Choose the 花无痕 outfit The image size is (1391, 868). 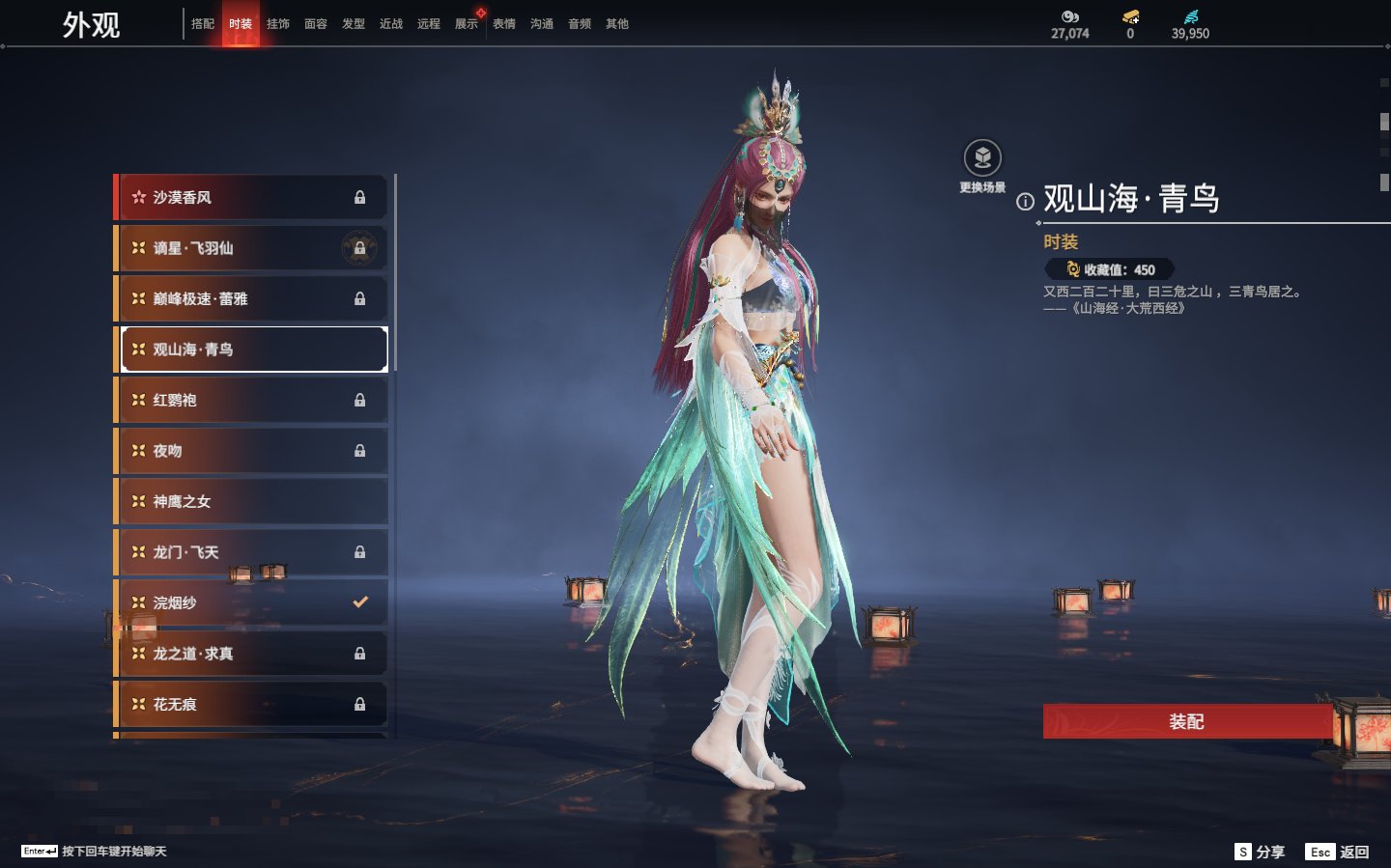pos(251,704)
